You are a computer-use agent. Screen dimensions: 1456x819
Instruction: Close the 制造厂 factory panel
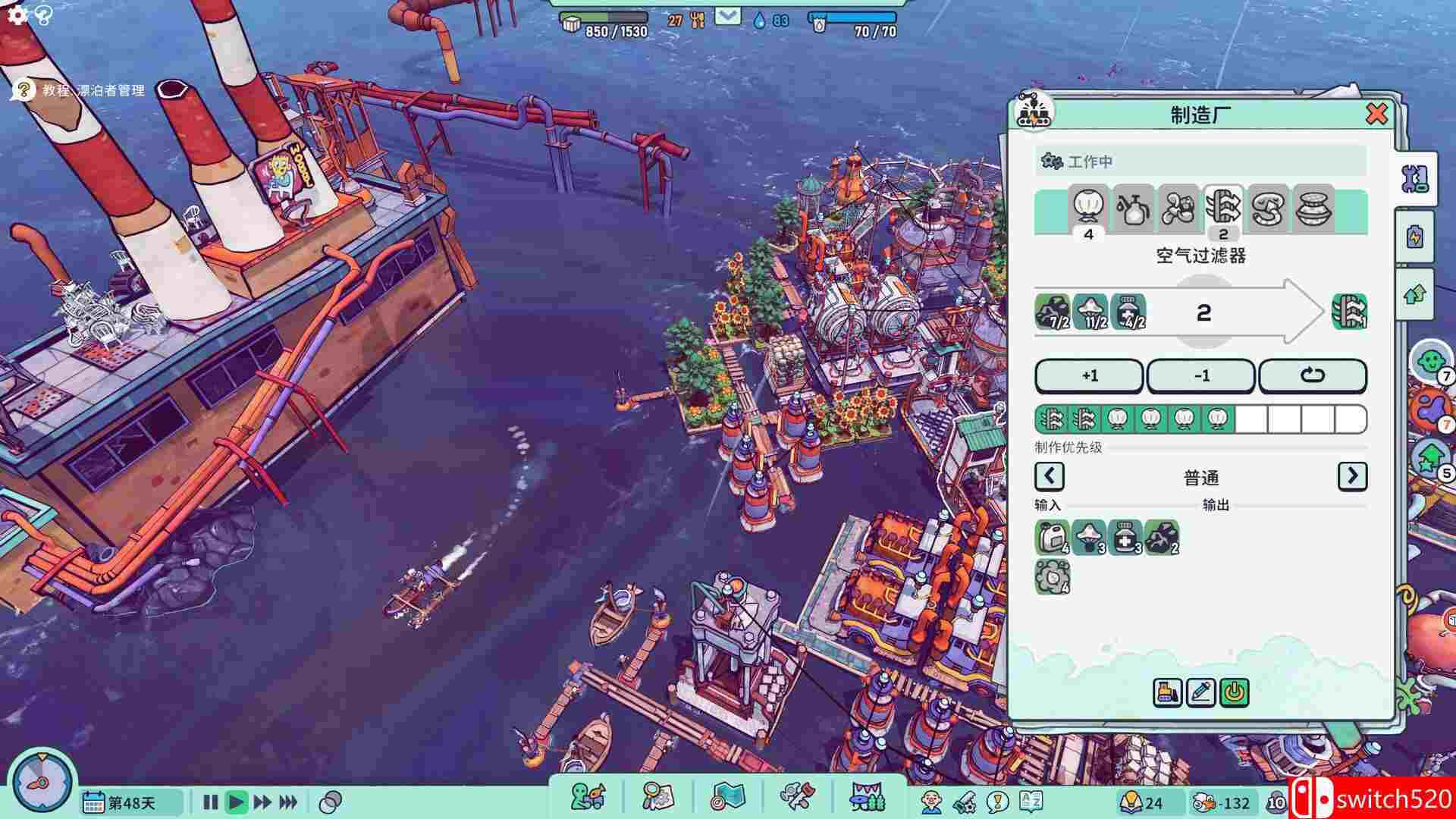[1376, 115]
